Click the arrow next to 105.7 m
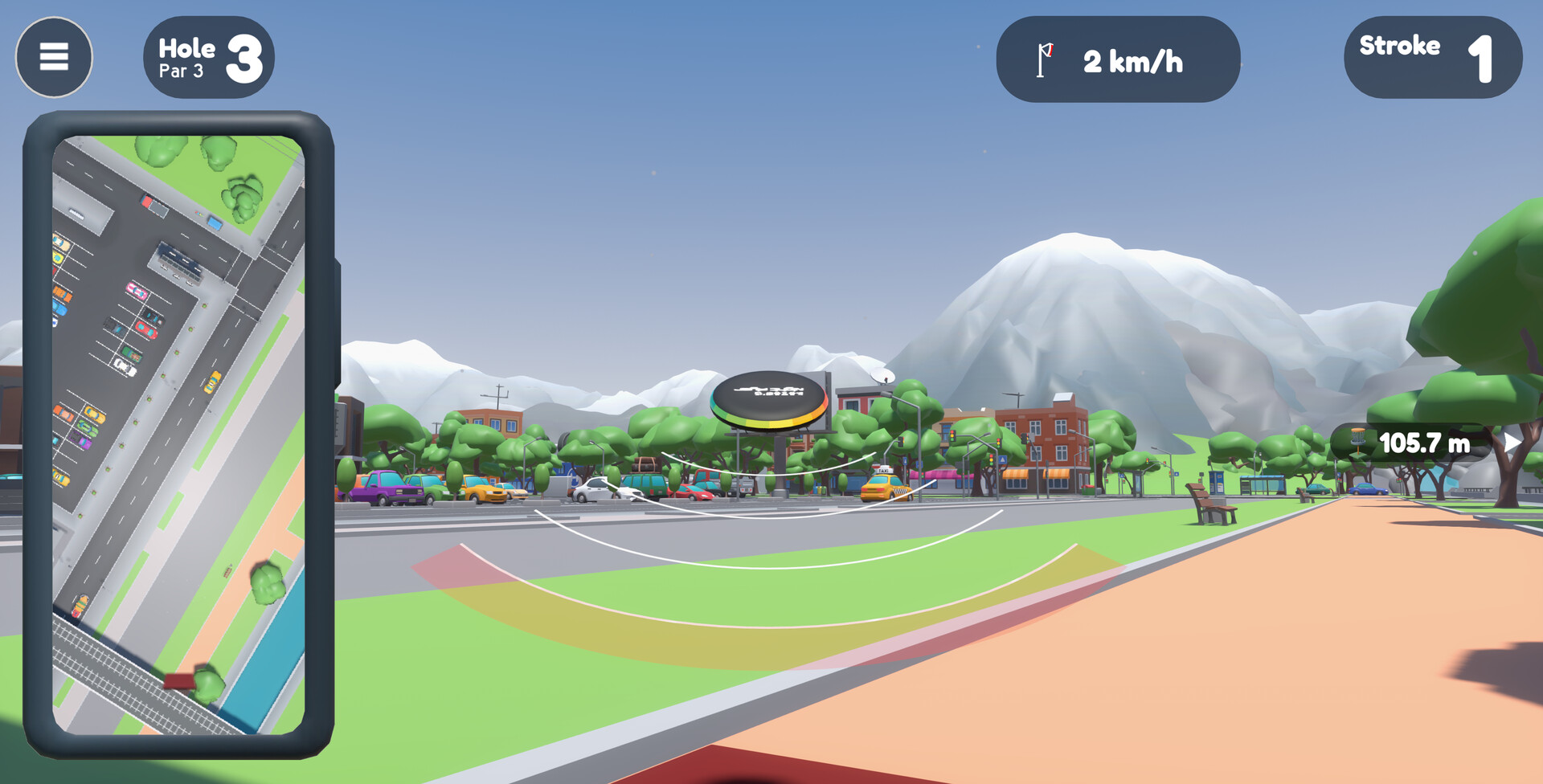This screenshot has height=784, width=1543. click(1511, 443)
